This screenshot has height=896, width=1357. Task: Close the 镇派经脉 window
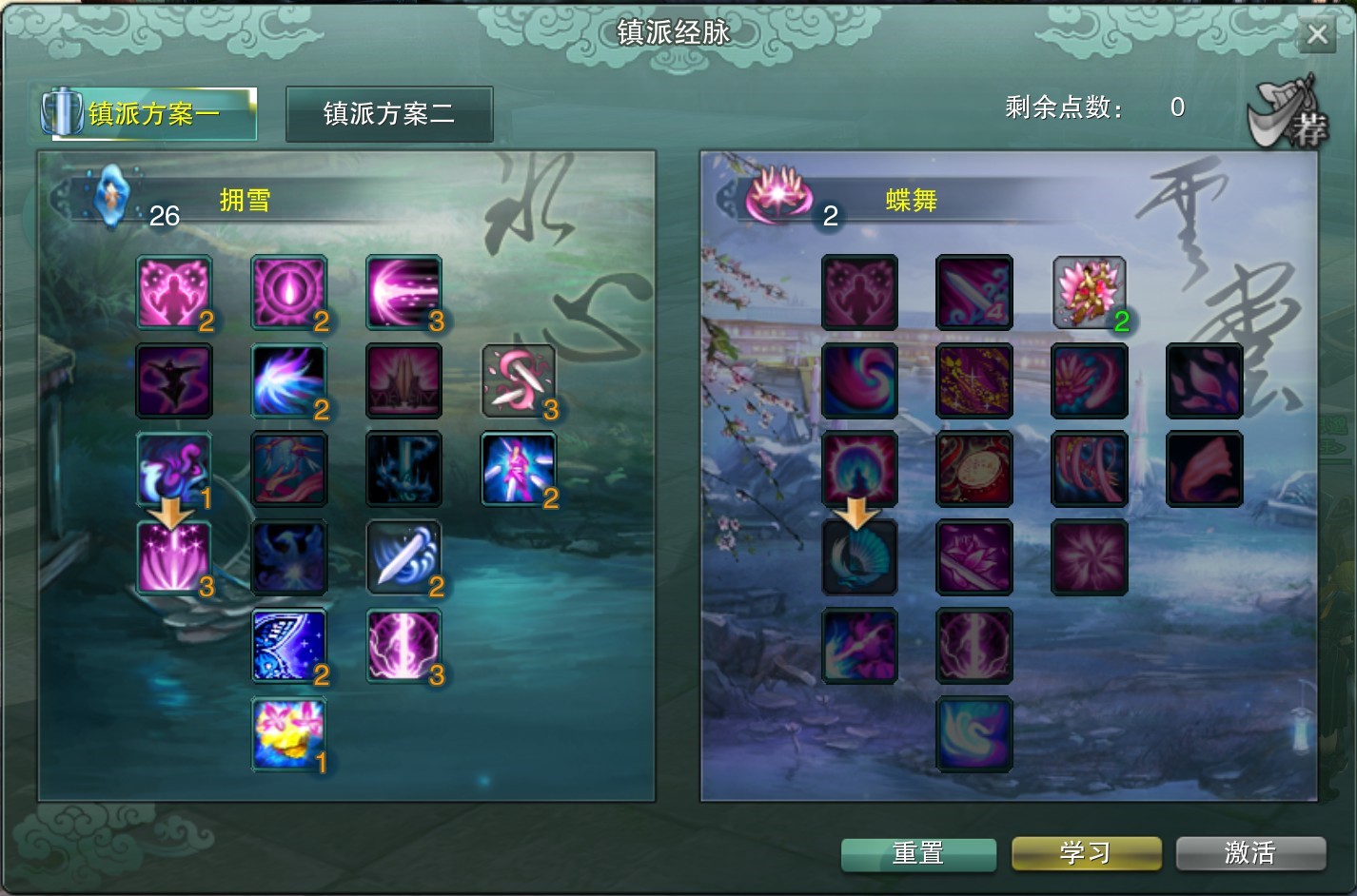[x=1317, y=34]
